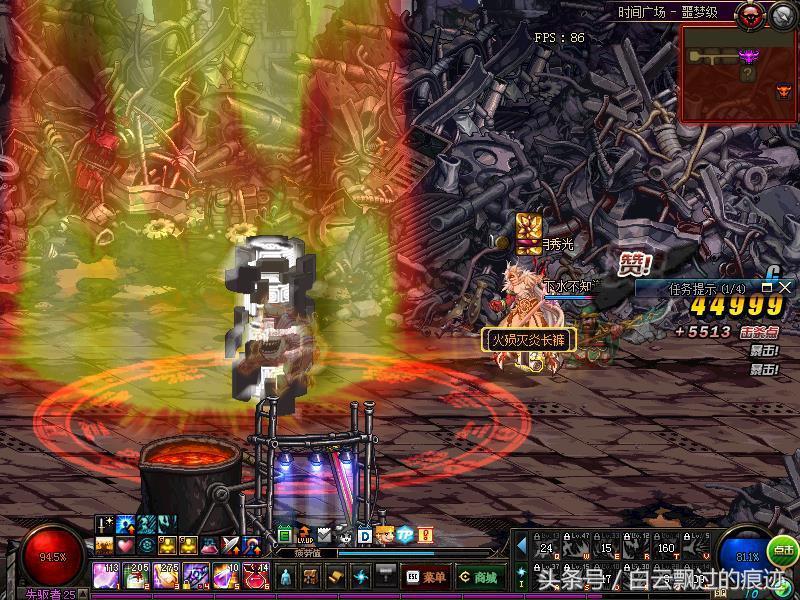This screenshot has height=600, width=800.
Task: Click the blue skill-arrow left toggle
Action: [521, 545]
